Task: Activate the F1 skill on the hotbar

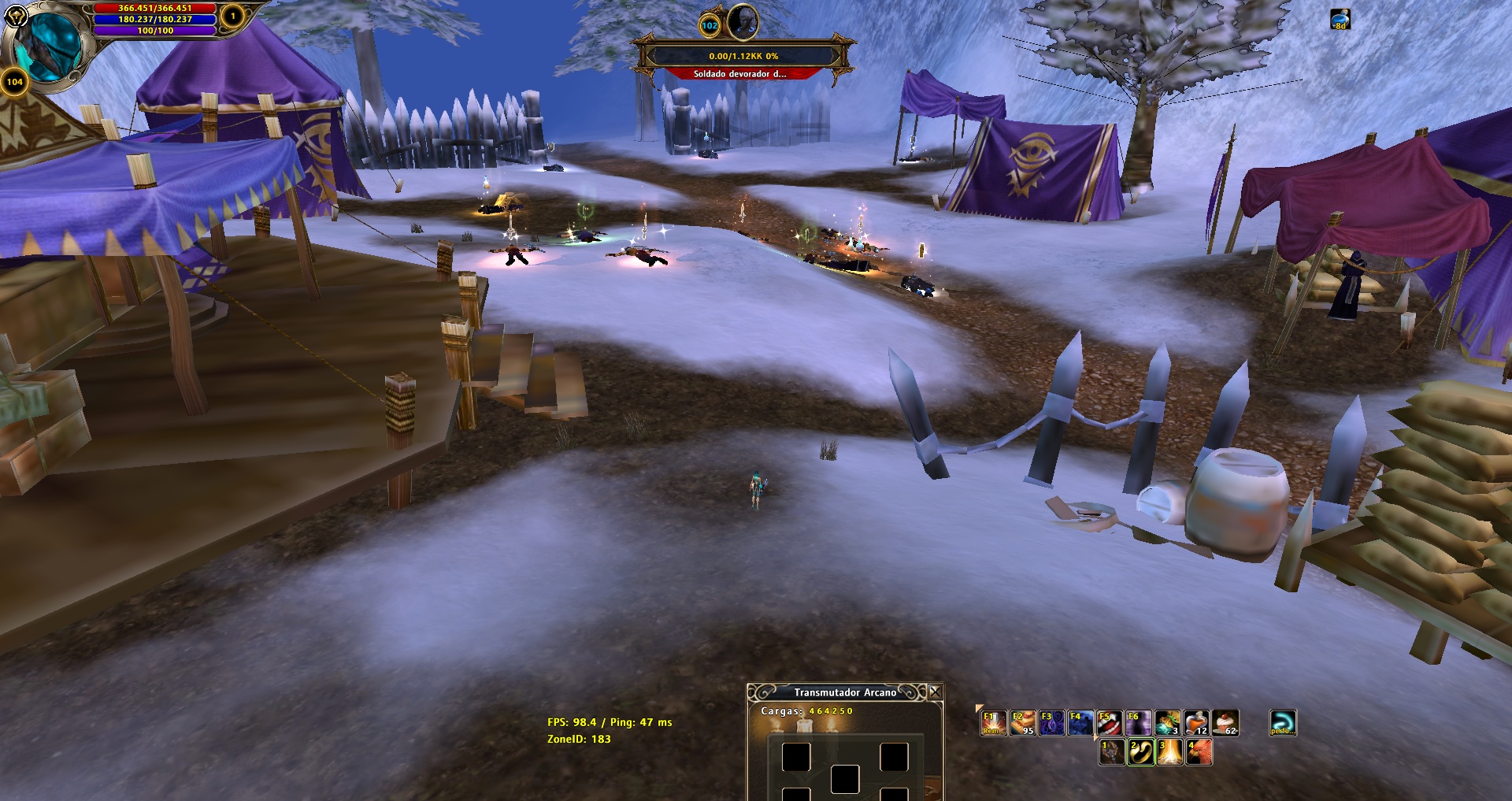Action: pyautogui.click(x=993, y=722)
